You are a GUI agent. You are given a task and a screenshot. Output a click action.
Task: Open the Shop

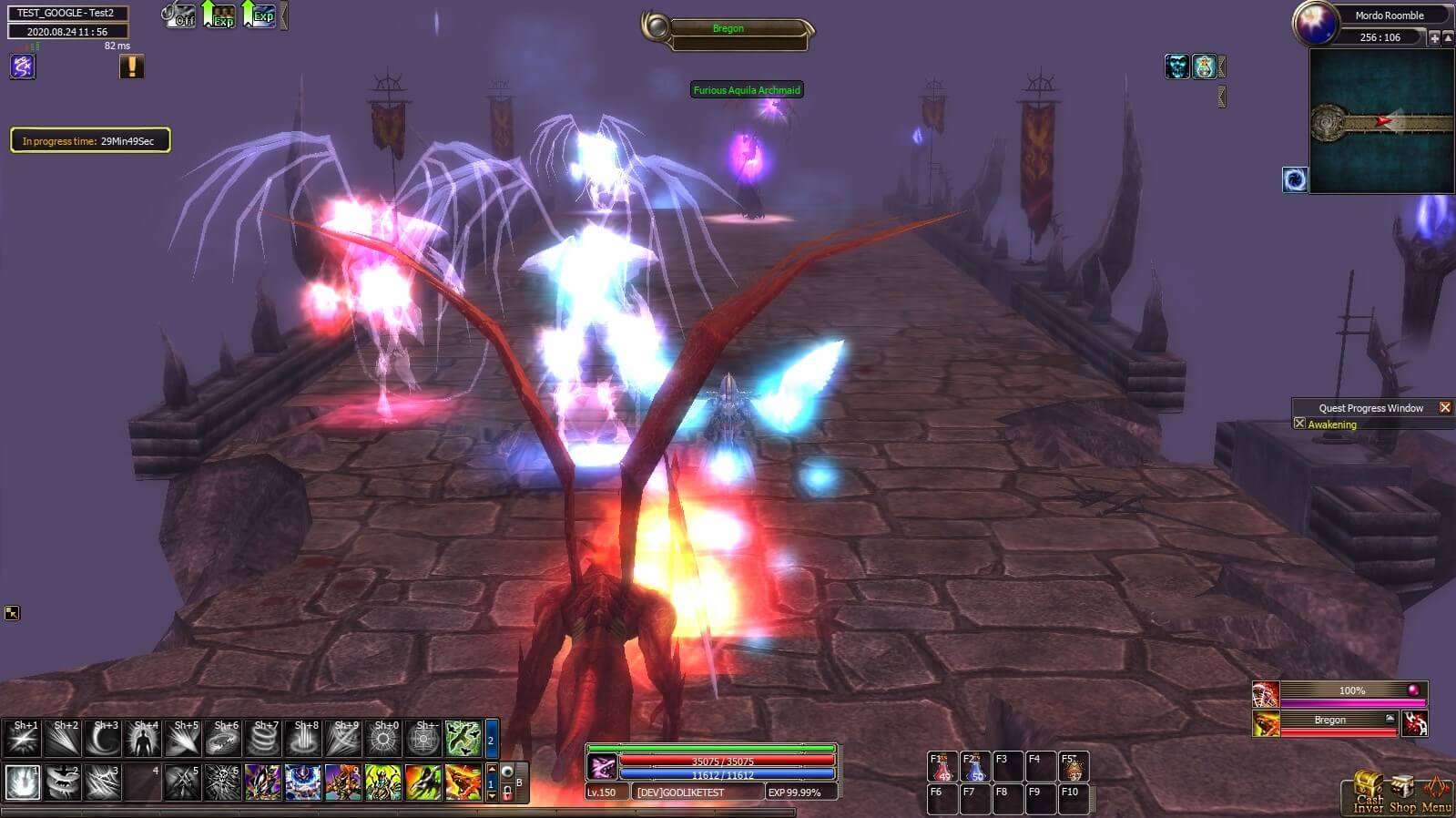point(1402,794)
